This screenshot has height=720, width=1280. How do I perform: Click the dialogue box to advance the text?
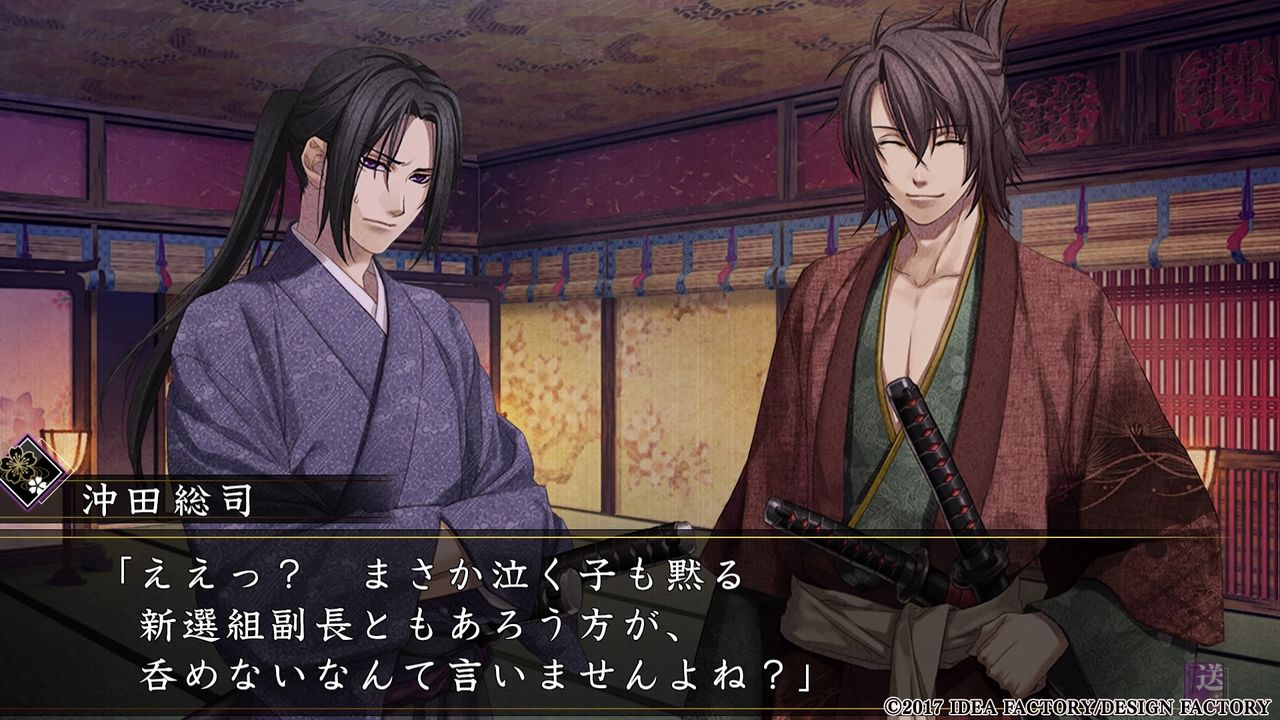[x=640, y=620]
